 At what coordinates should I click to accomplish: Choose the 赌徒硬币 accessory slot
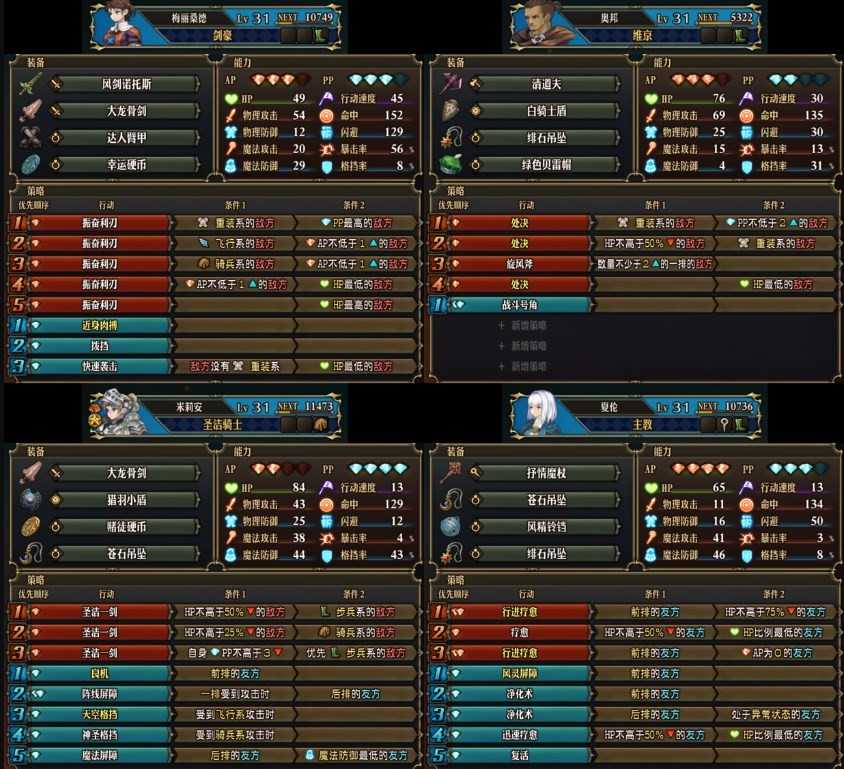click(124, 526)
